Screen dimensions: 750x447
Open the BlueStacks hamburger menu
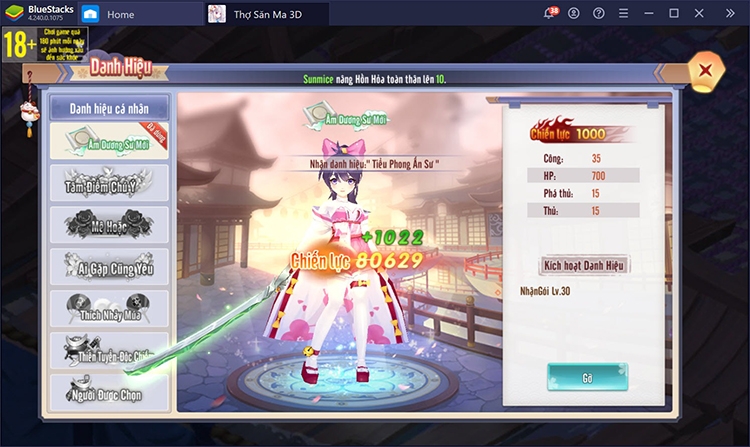coord(623,14)
